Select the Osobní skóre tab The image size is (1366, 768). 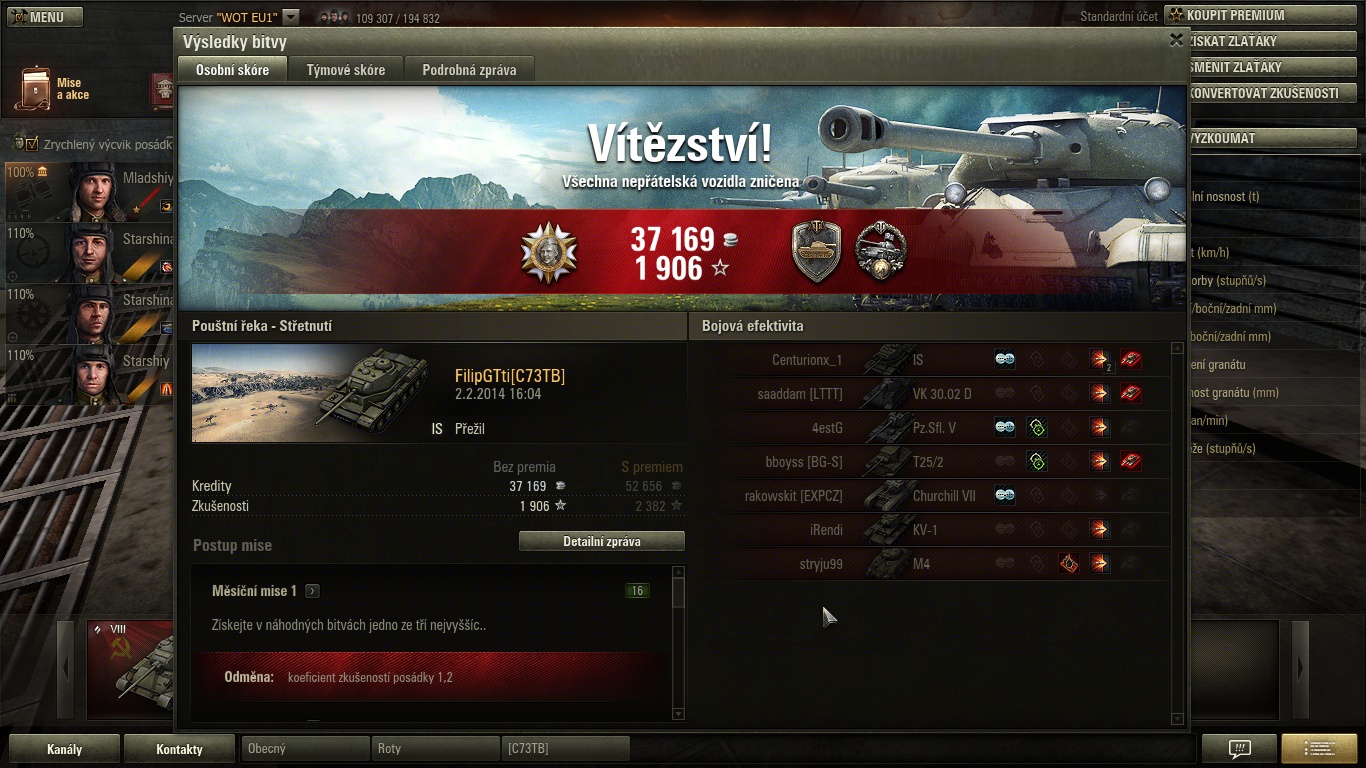[x=232, y=70]
